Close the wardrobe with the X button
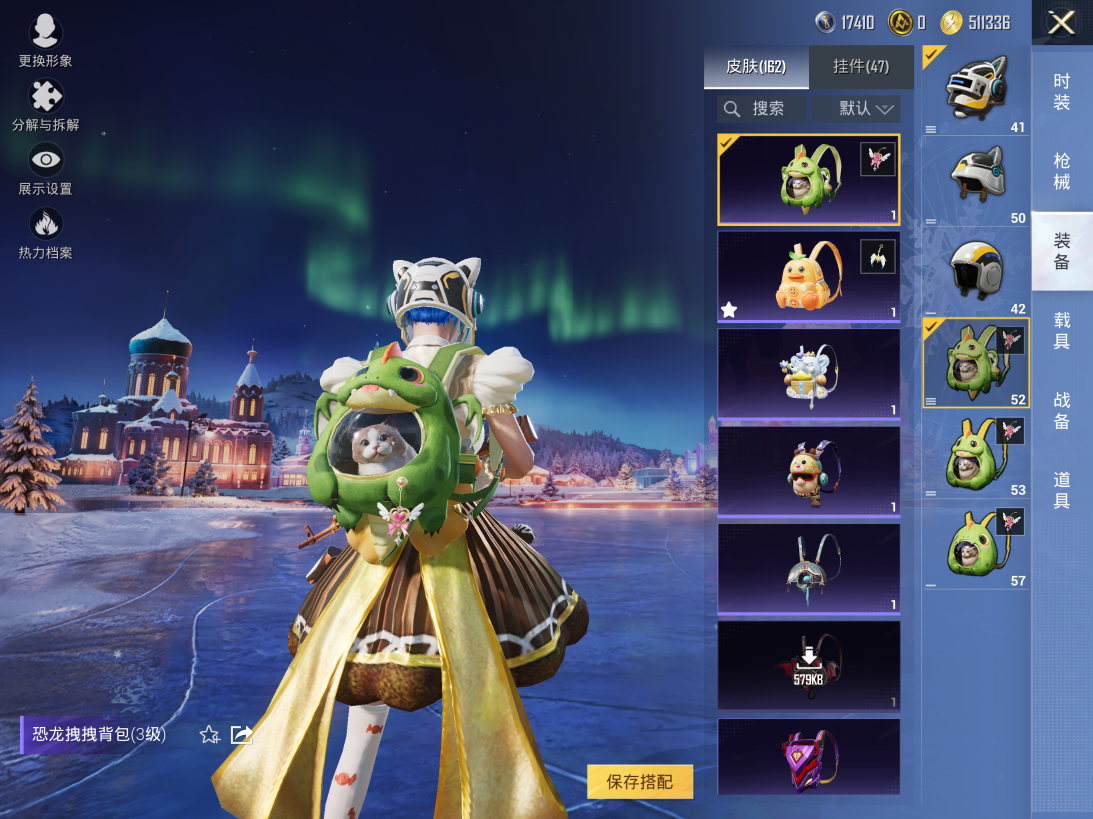 coord(1061,23)
